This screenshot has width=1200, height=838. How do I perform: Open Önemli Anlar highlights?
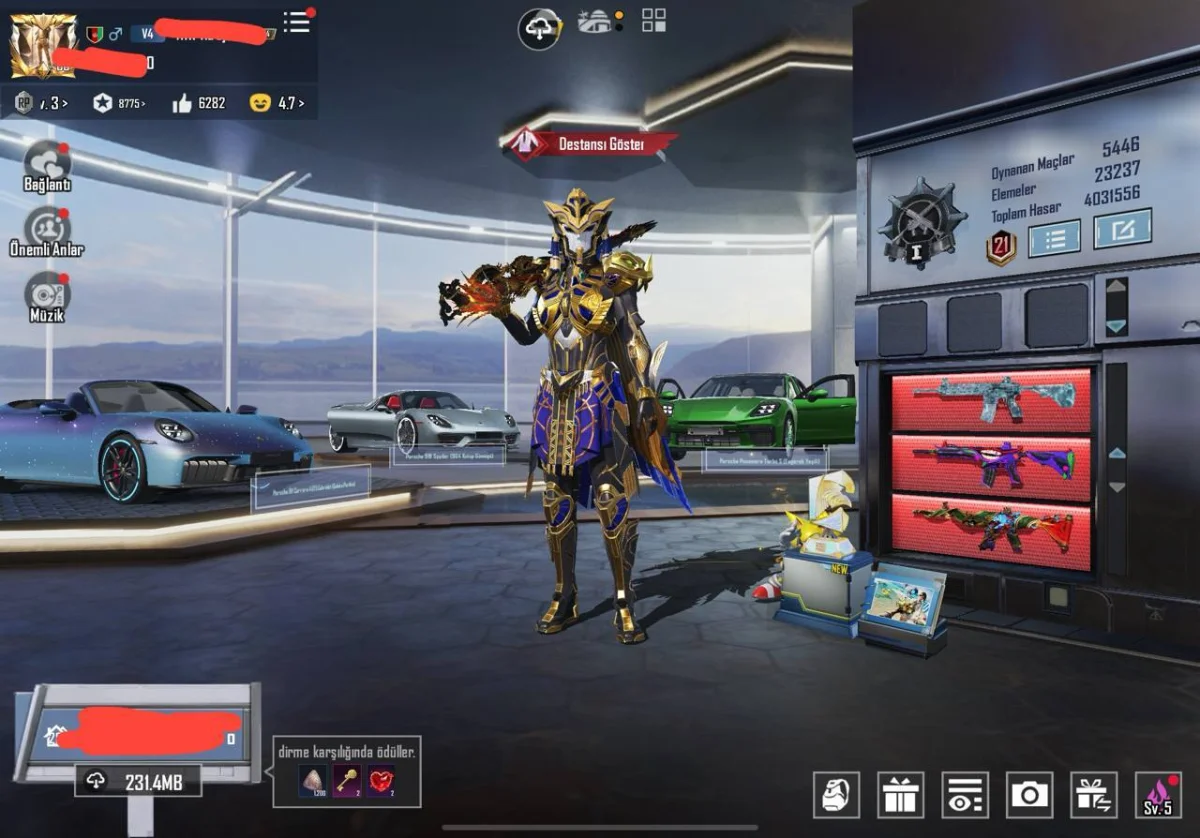pos(47,229)
